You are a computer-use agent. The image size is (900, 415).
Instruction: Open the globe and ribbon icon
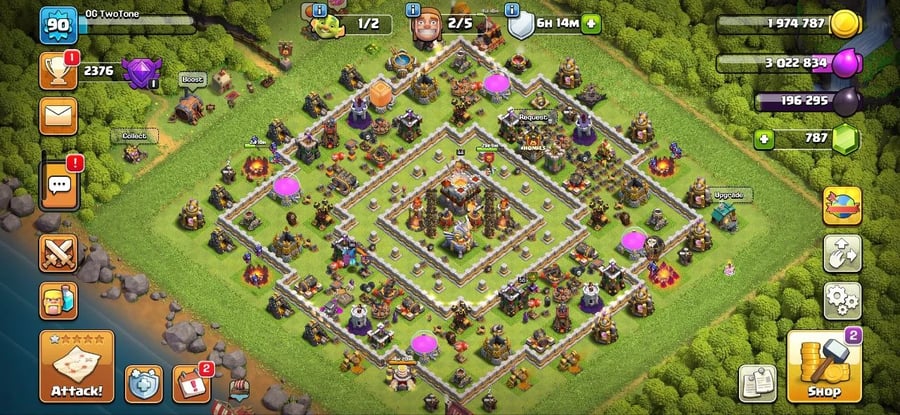click(842, 206)
